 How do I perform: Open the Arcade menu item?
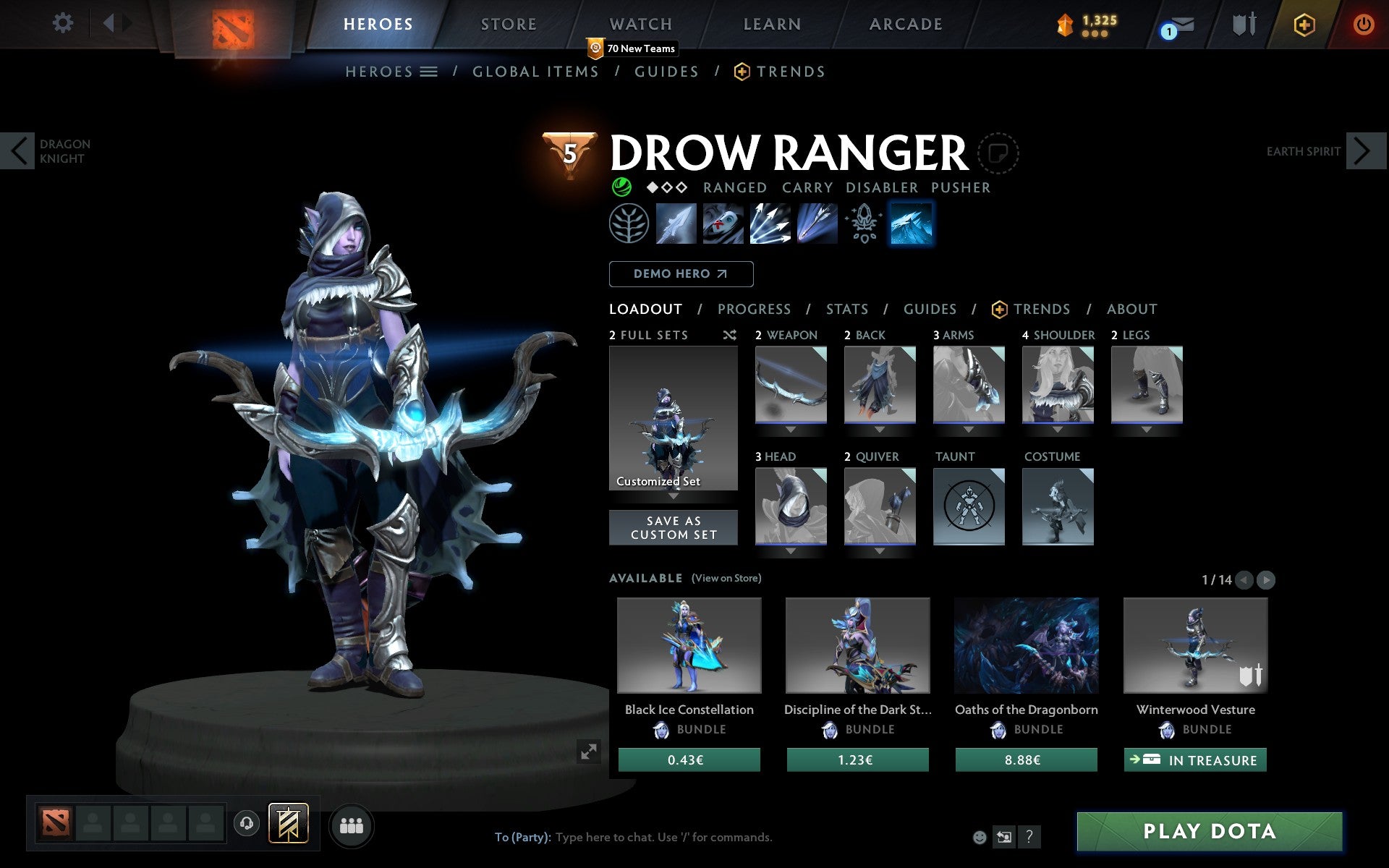pos(905,23)
